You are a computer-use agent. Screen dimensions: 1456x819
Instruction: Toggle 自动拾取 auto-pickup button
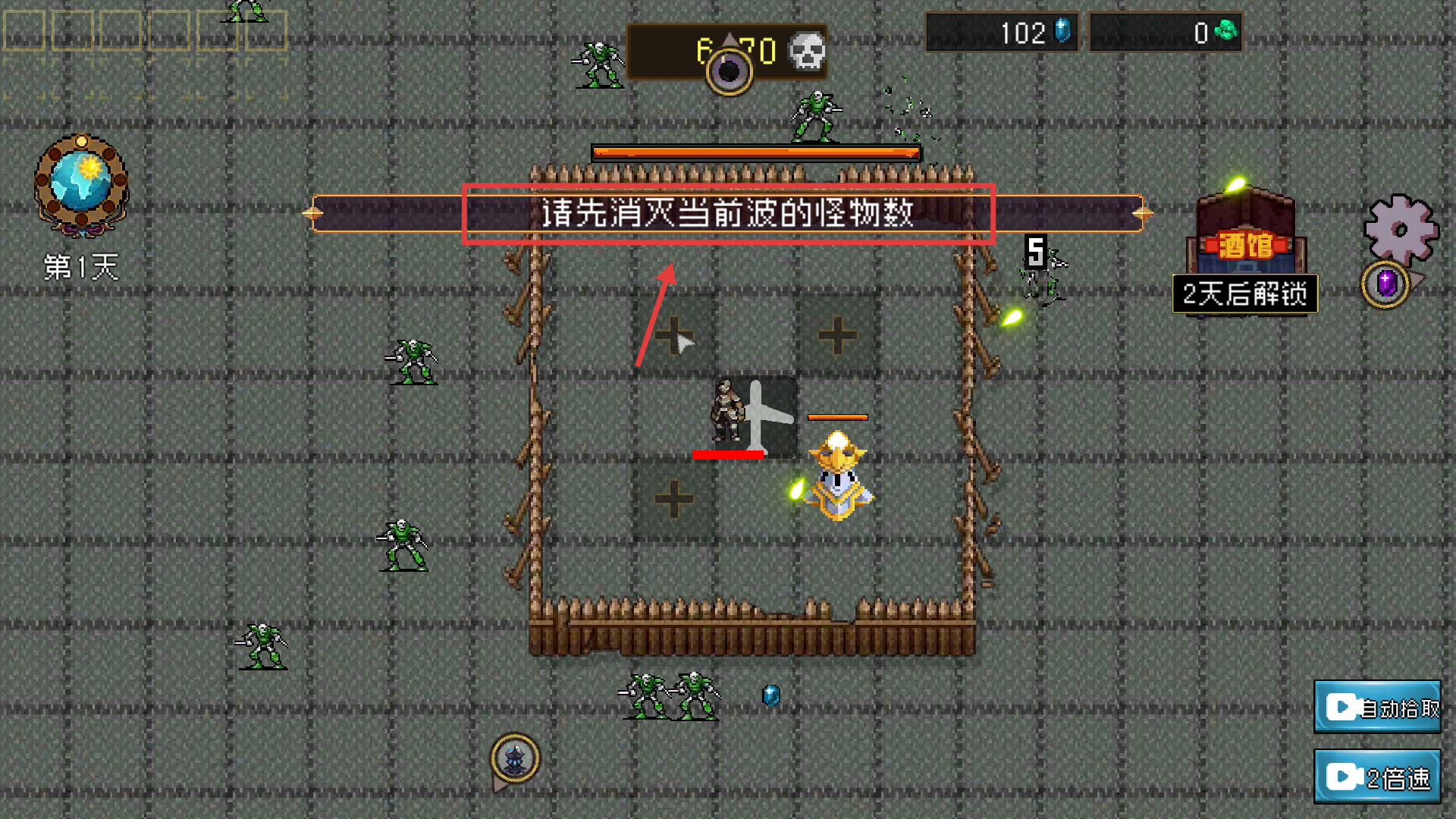[1377, 708]
